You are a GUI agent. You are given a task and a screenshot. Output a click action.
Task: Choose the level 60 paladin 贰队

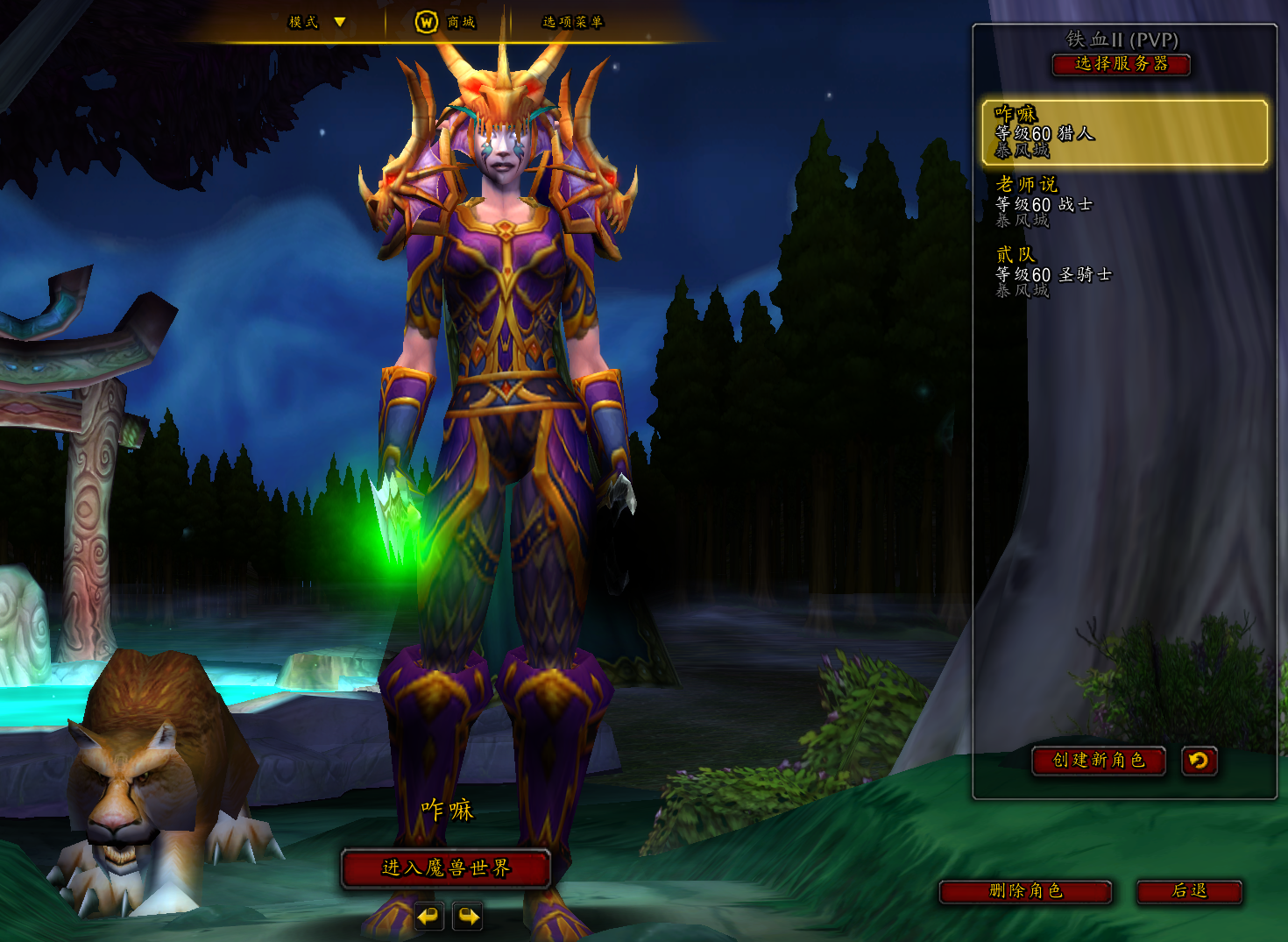(1124, 272)
